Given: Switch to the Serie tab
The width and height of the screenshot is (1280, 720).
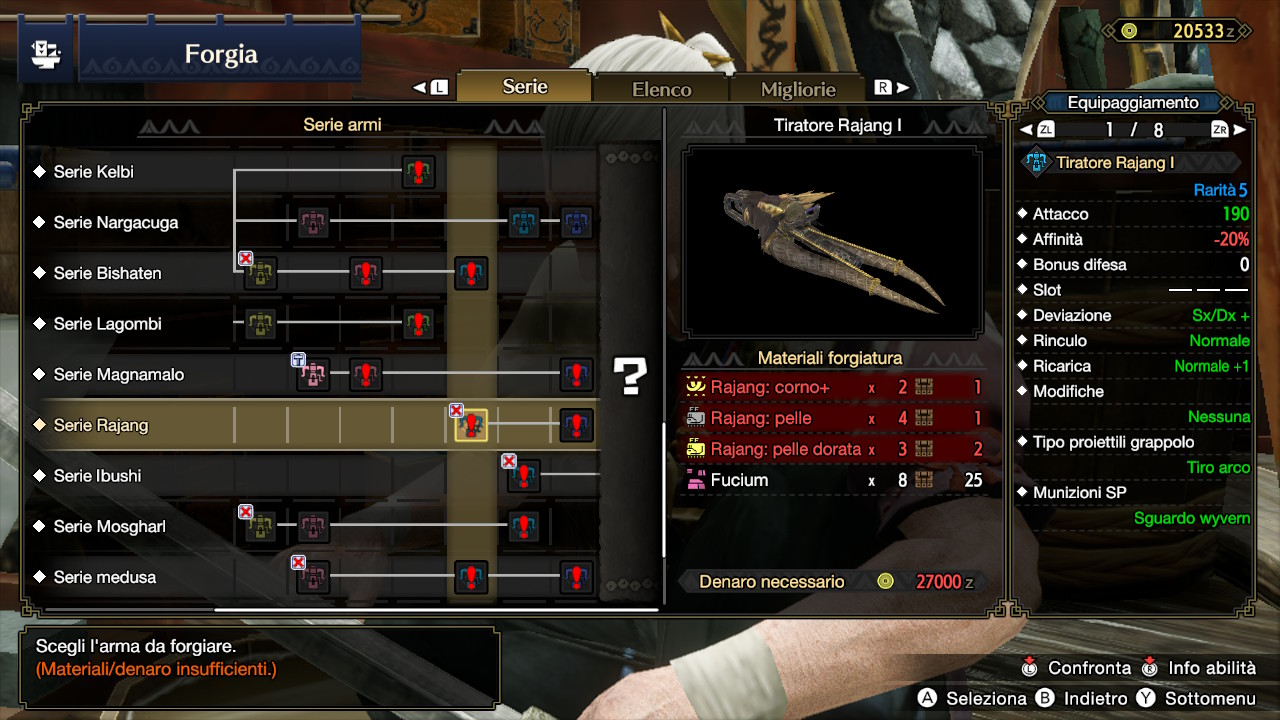Looking at the screenshot, I should coord(525,87).
